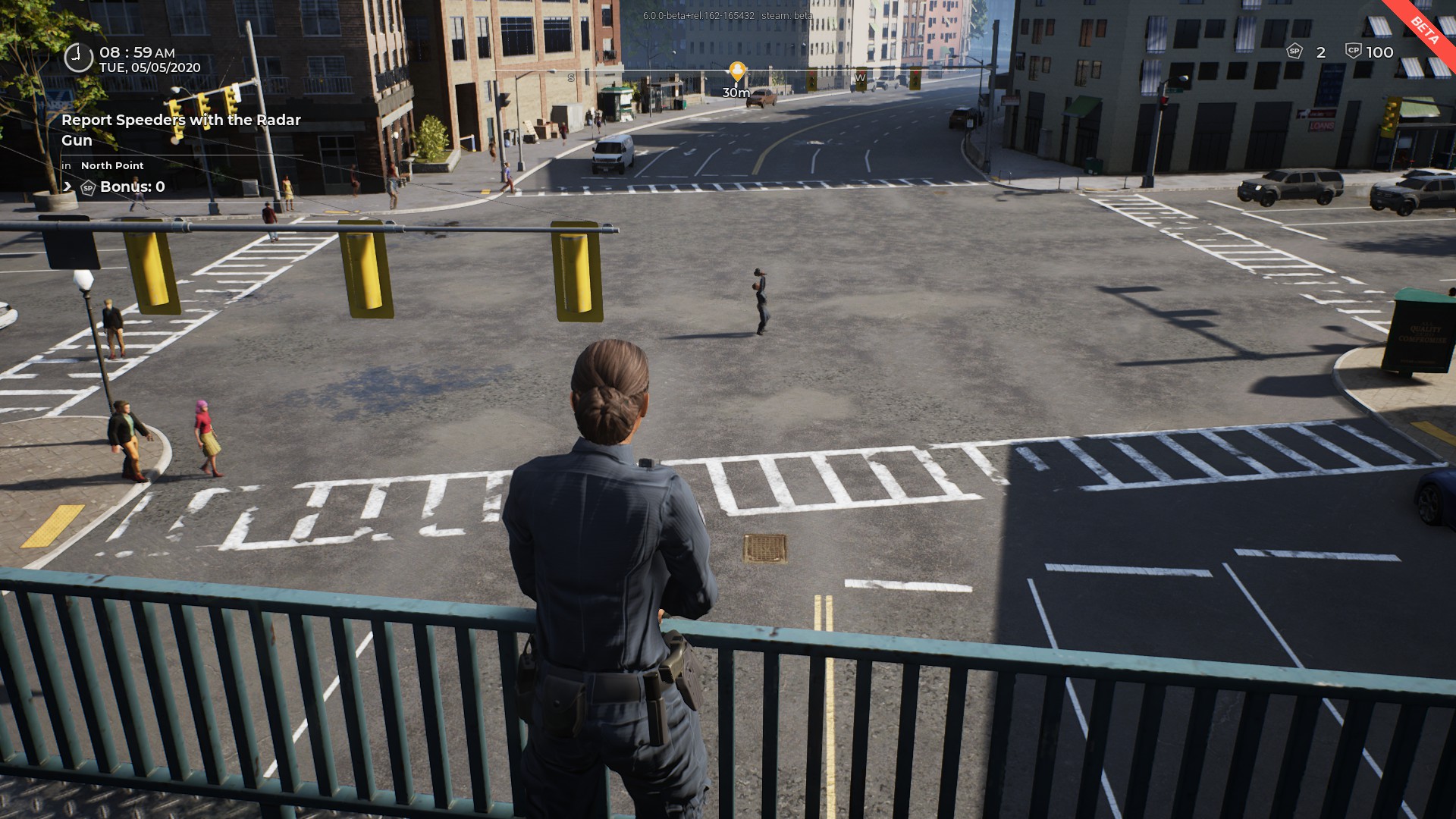This screenshot has height=819, width=1456.
Task: Click the clock icon beside the time
Action: (x=78, y=58)
